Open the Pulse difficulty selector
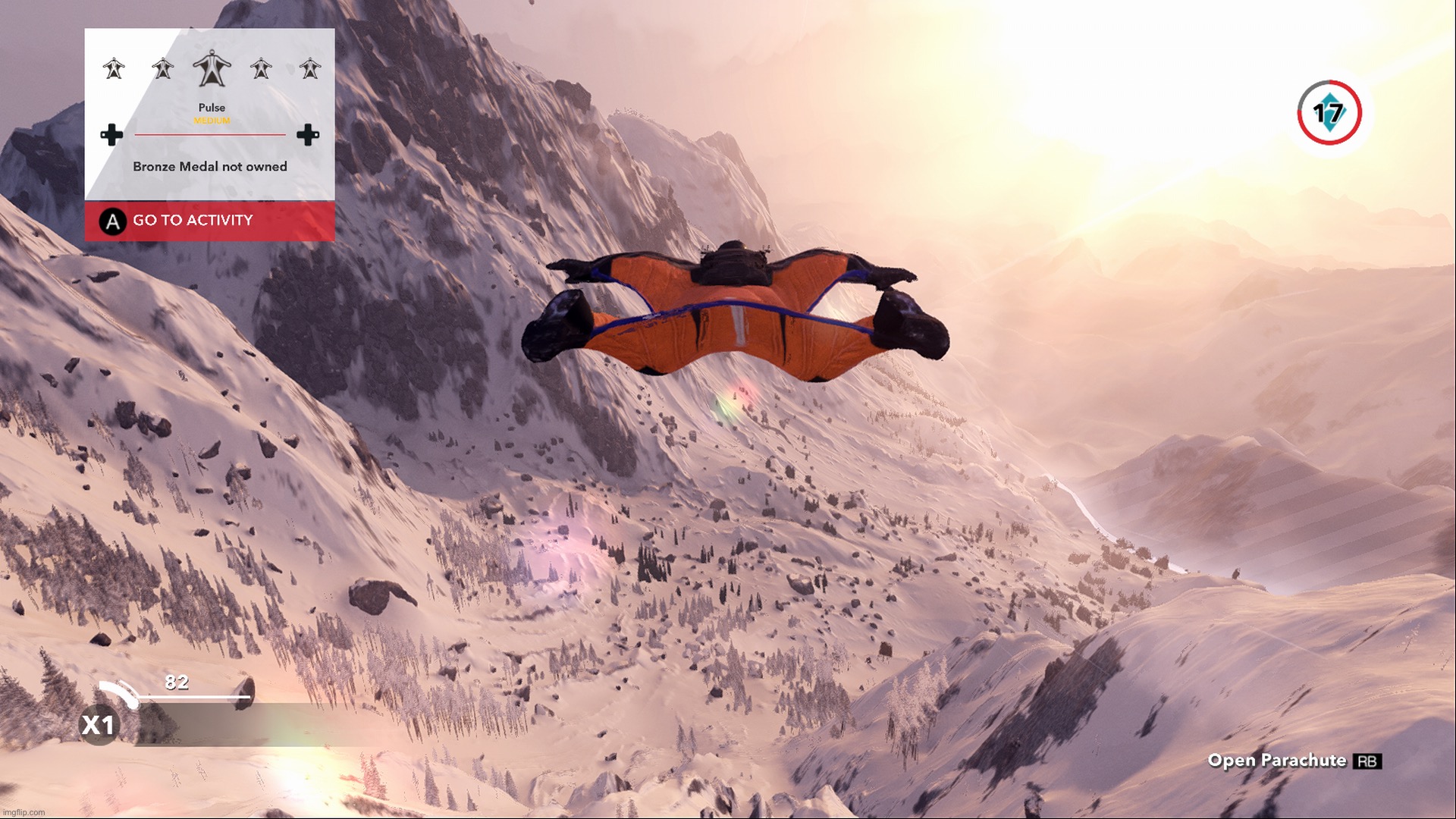Screen dimensions: 1456x819 point(212,107)
